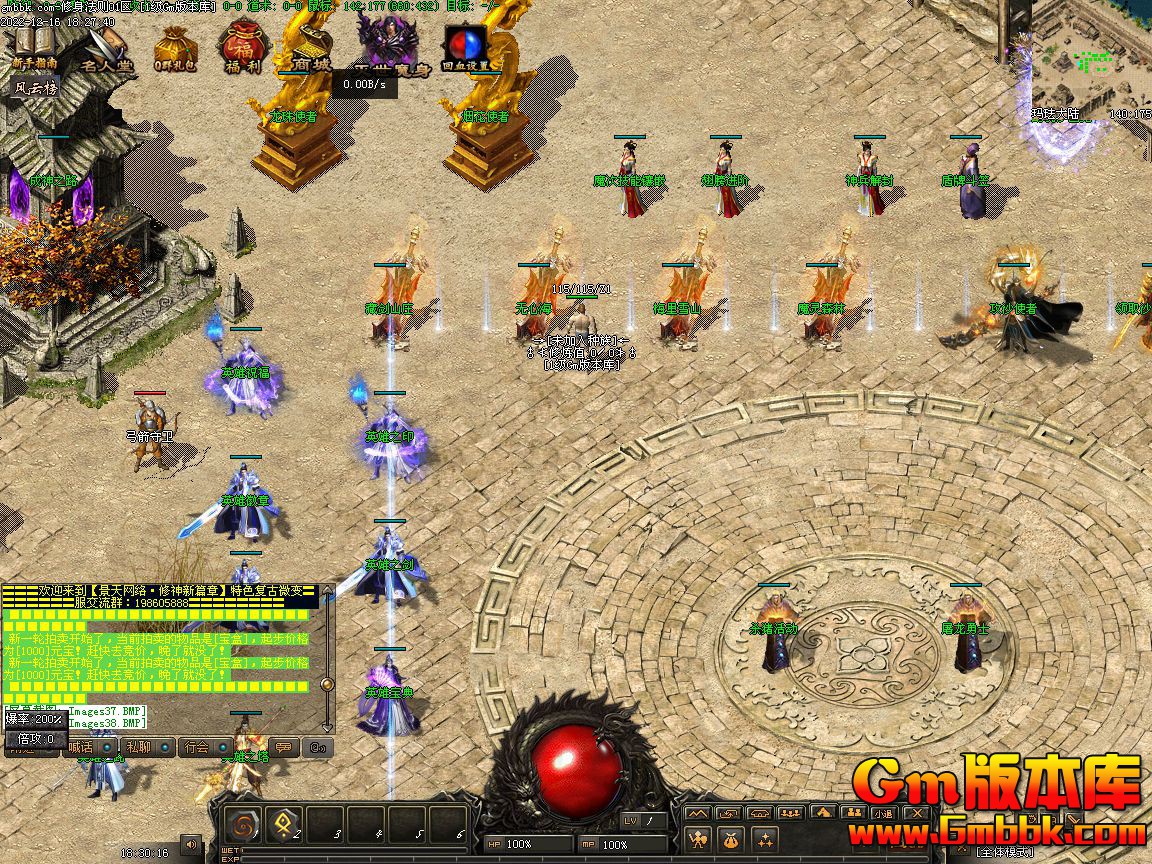Image resolution: width=1152 pixels, height=864 pixels.
Task: Toggle the 行会 guild chat channel
Action: point(196,747)
